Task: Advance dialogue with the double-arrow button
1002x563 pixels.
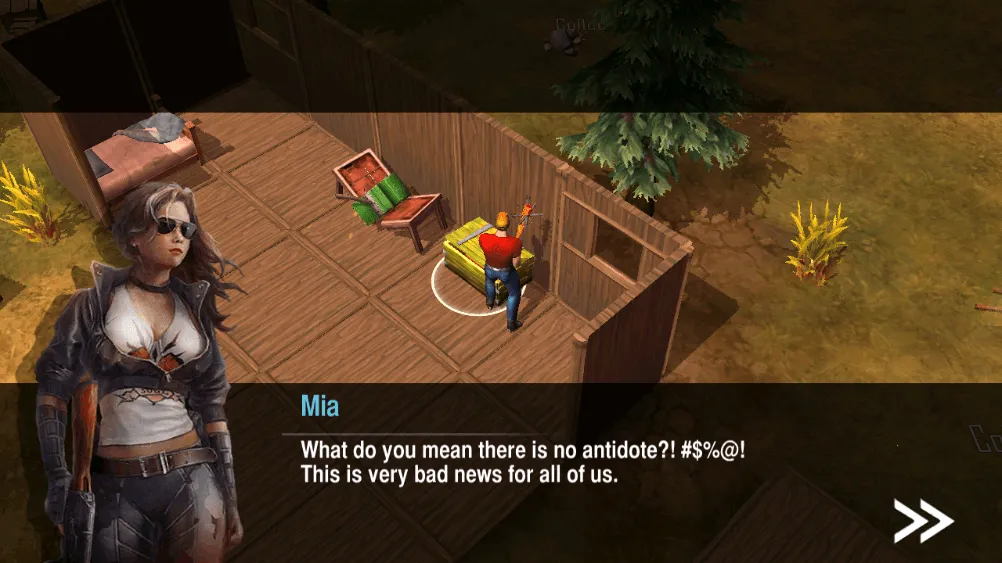Action: 922,520
